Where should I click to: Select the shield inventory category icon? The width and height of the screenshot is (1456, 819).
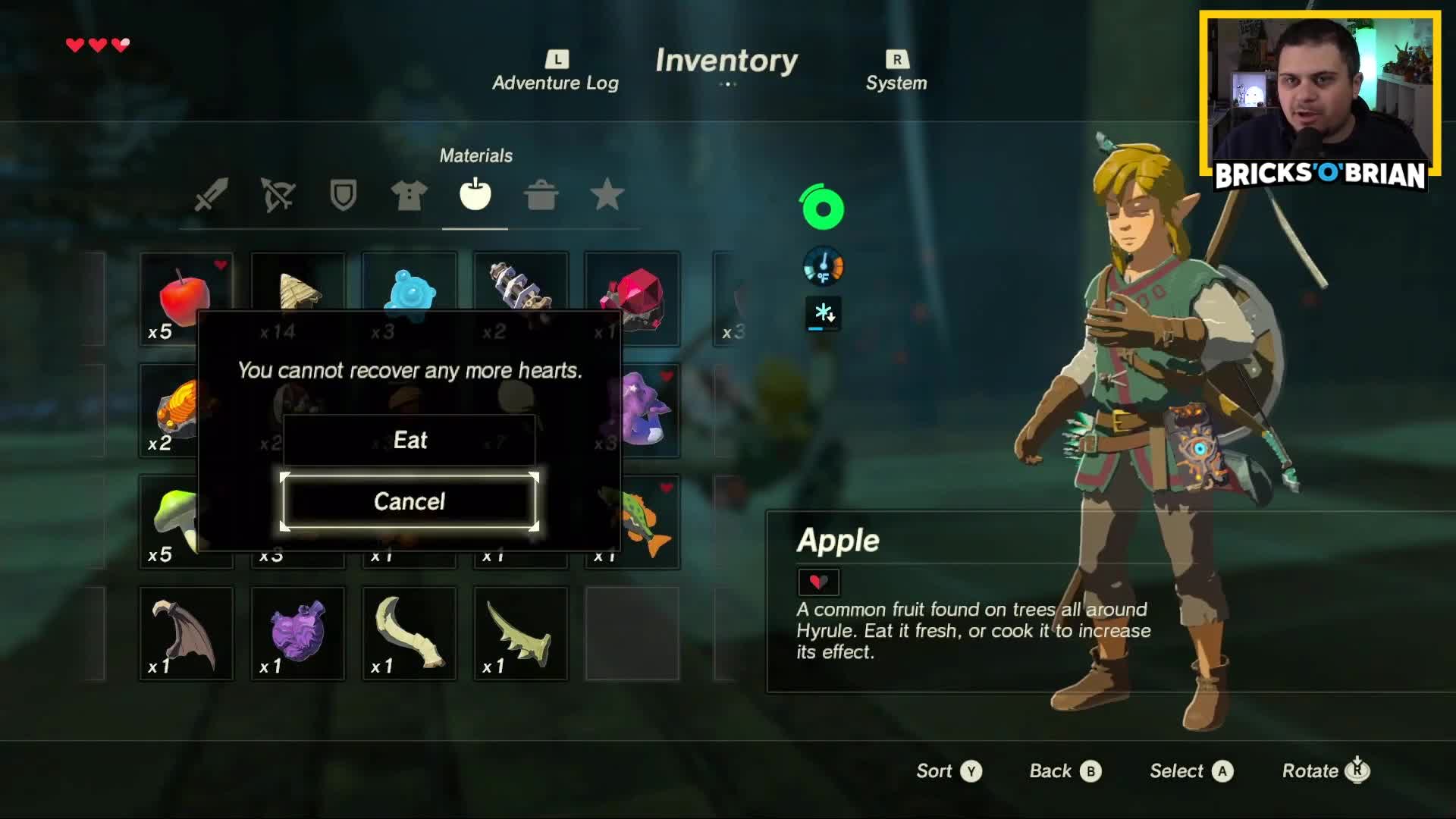(343, 196)
